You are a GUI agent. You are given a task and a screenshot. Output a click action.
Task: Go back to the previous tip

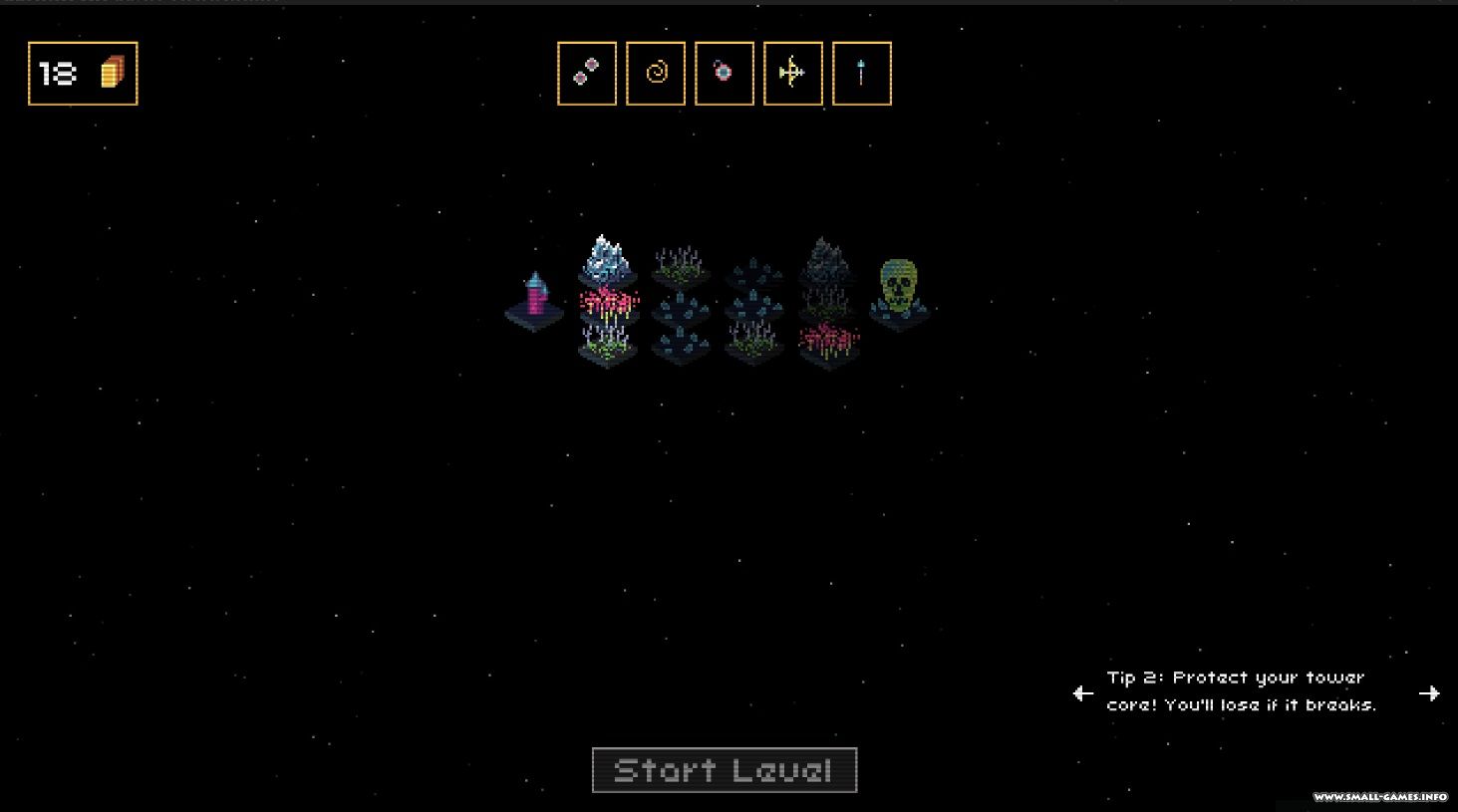[x=1083, y=693]
